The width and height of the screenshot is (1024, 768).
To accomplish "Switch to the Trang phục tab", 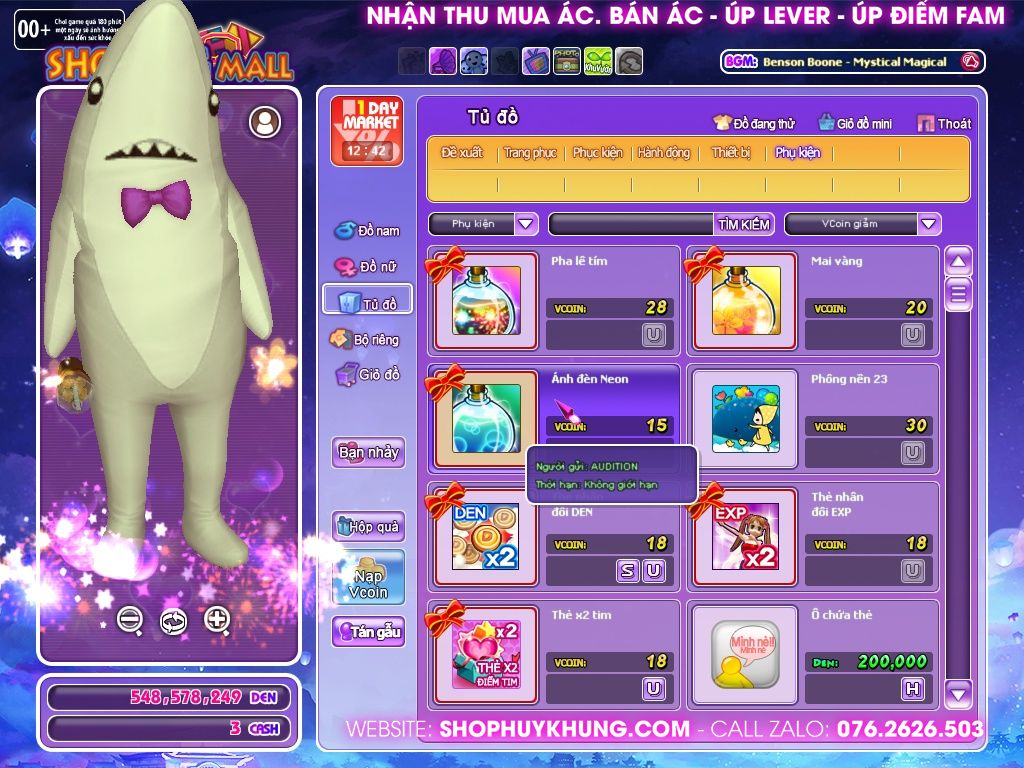I will 530,153.
